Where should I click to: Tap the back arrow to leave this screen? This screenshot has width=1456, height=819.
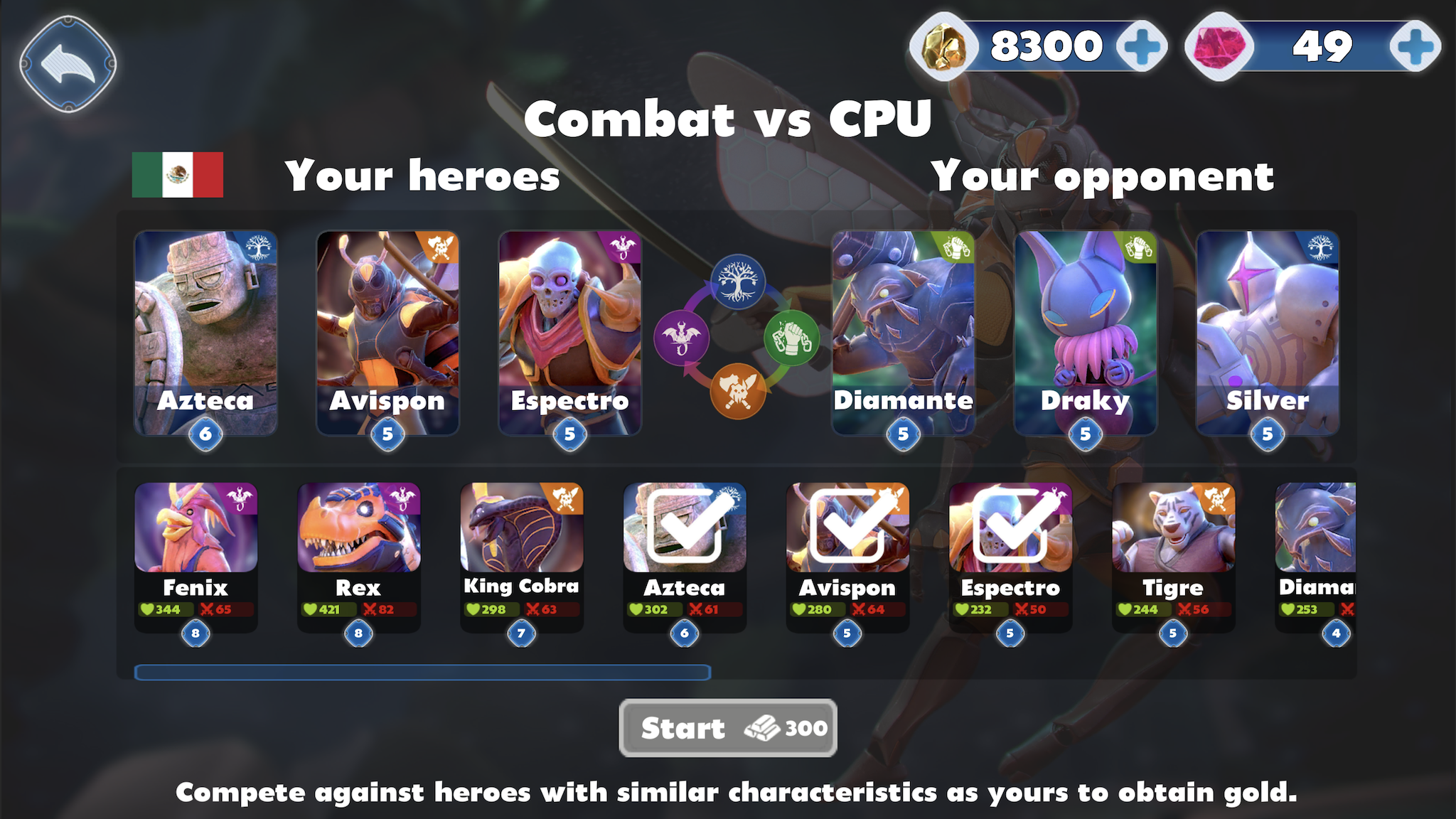(x=68, y=64)
